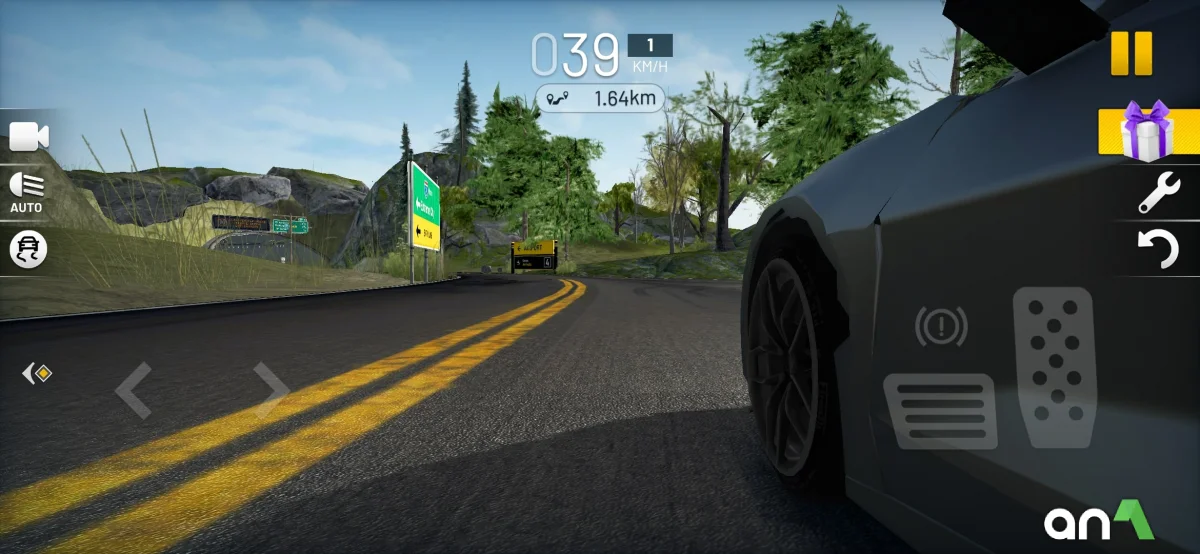
Task: Step on the accelerator pedal
Action: (x=1053, y=367)
